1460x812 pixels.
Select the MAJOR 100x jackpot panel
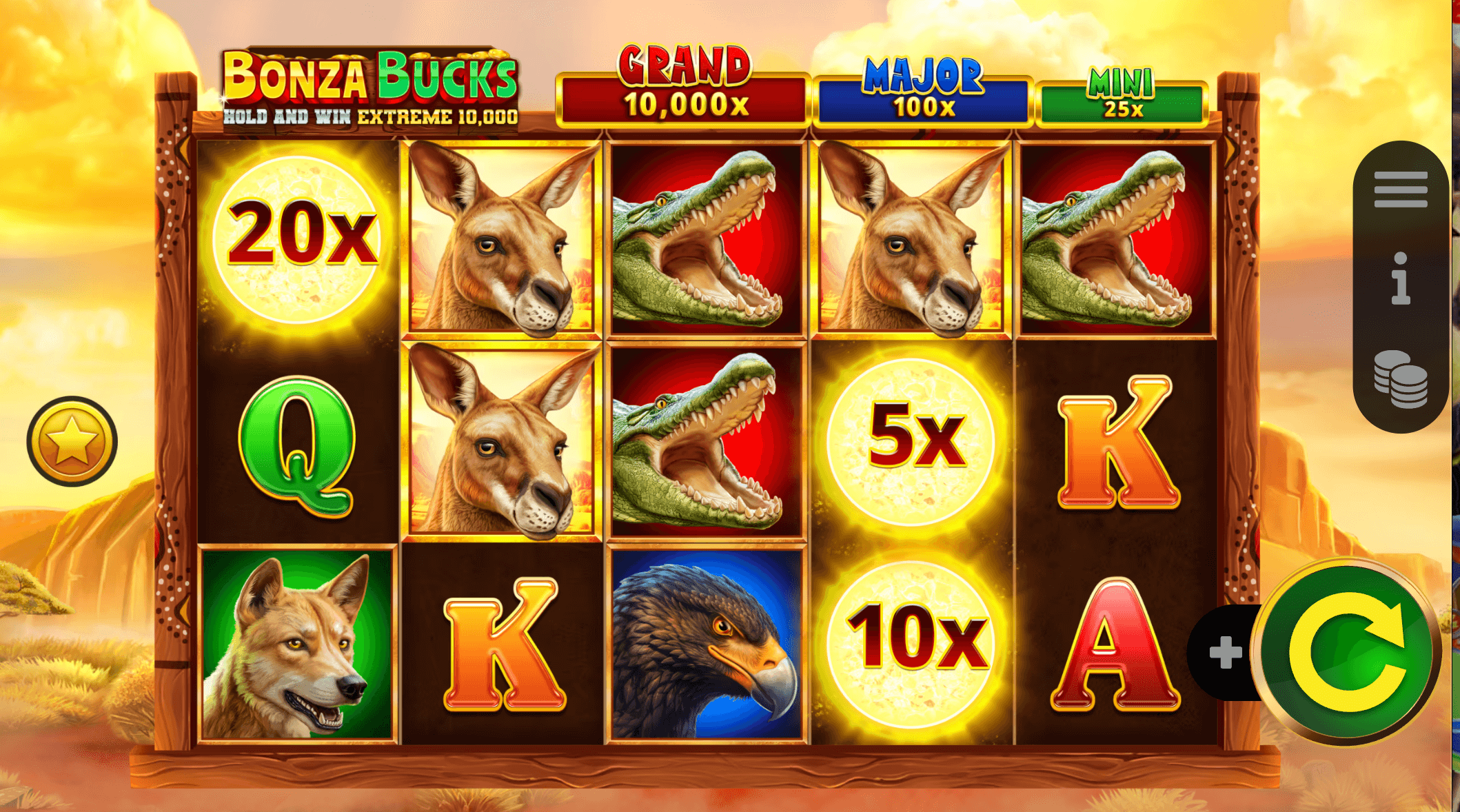click(x=924, y=97)
